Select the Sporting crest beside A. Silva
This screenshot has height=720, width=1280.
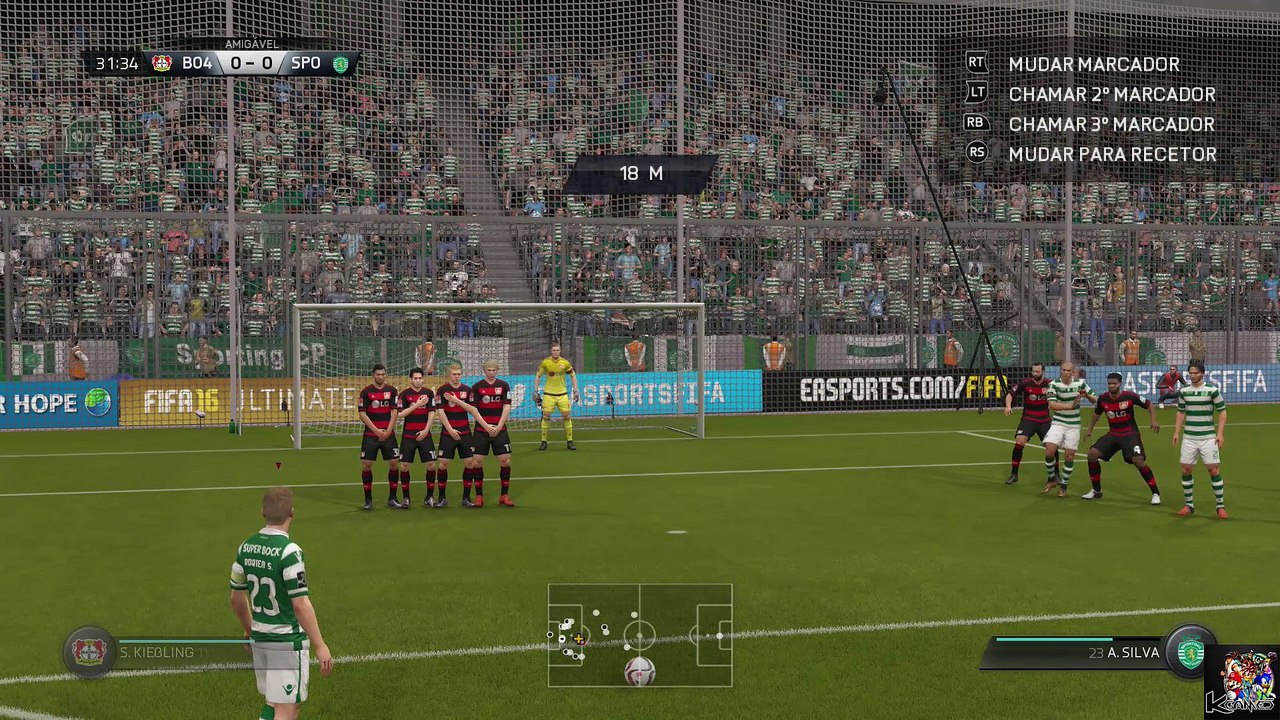(1190, 652)
